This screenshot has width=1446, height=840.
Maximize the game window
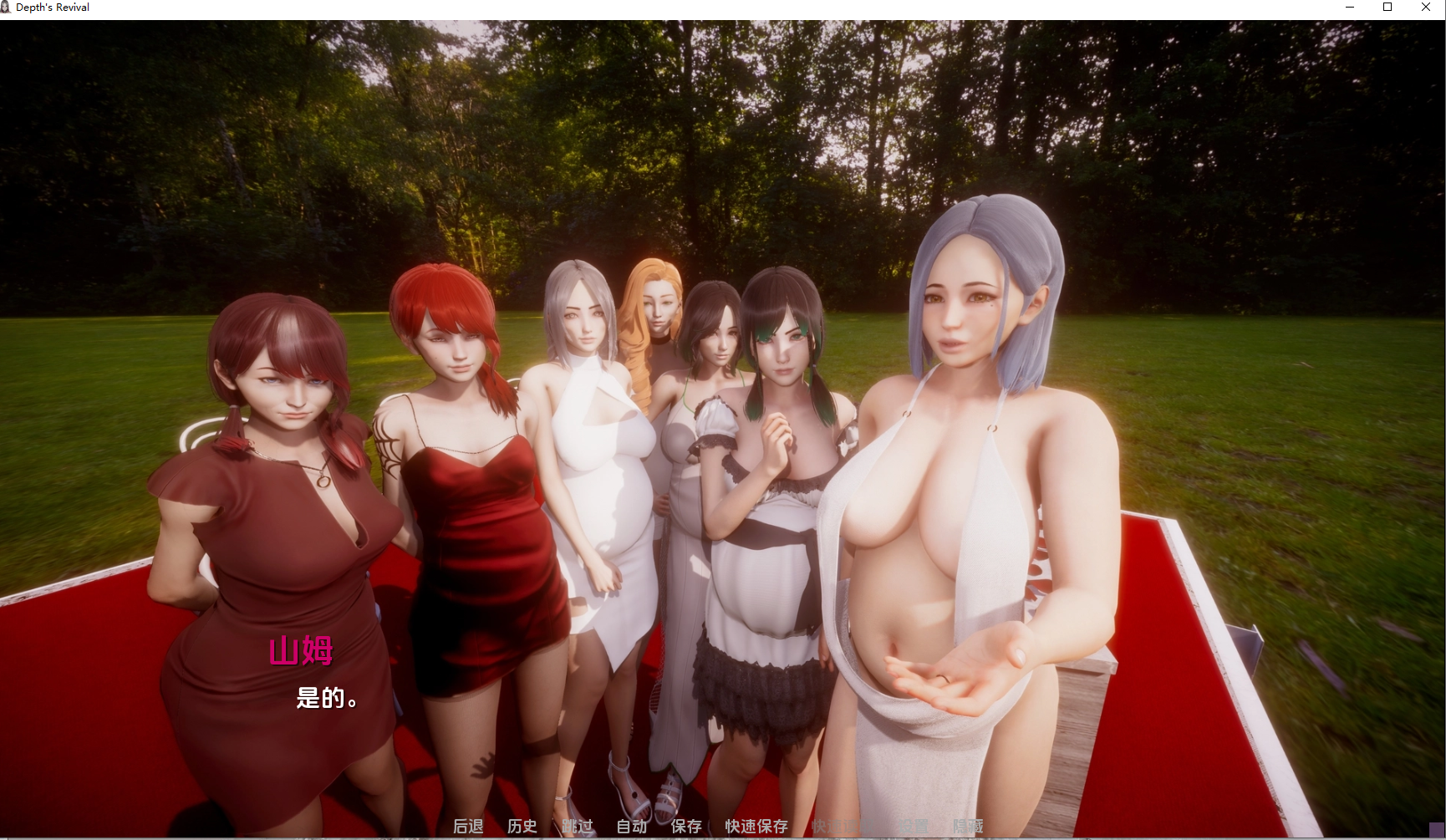(x=1387, y=7)
